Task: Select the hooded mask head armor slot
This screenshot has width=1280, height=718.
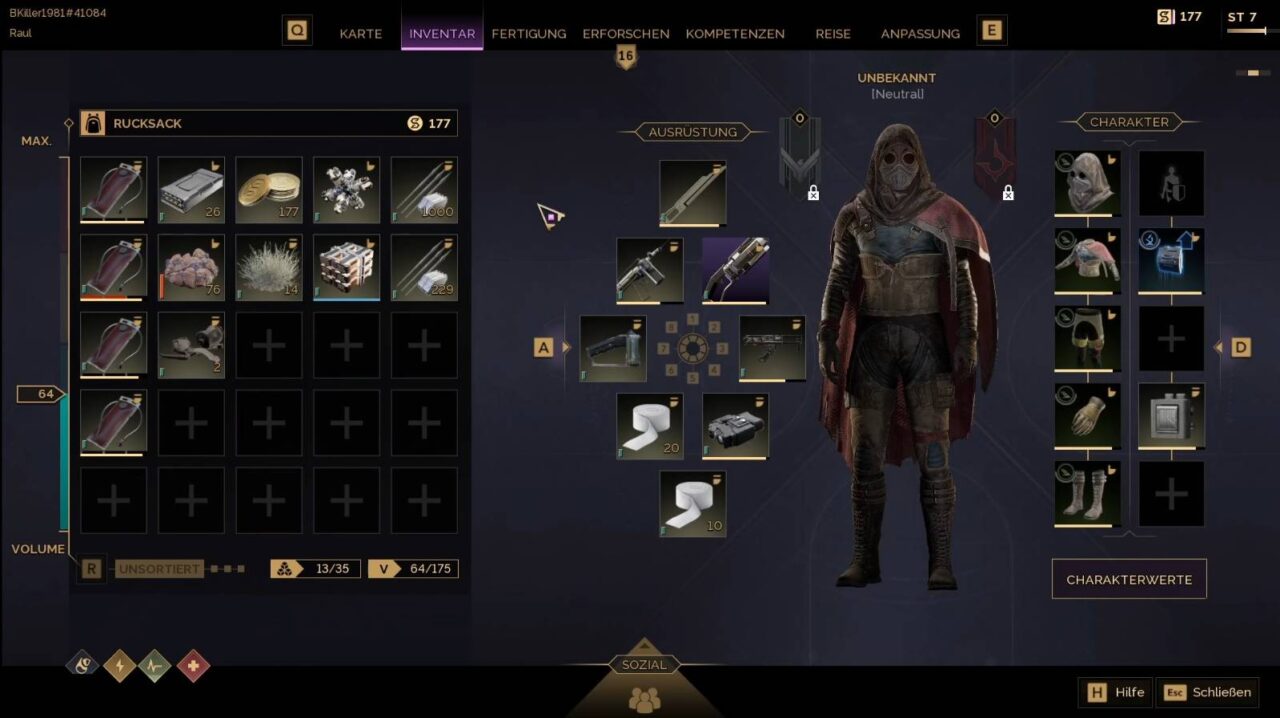Action: tap(1087, 183)
